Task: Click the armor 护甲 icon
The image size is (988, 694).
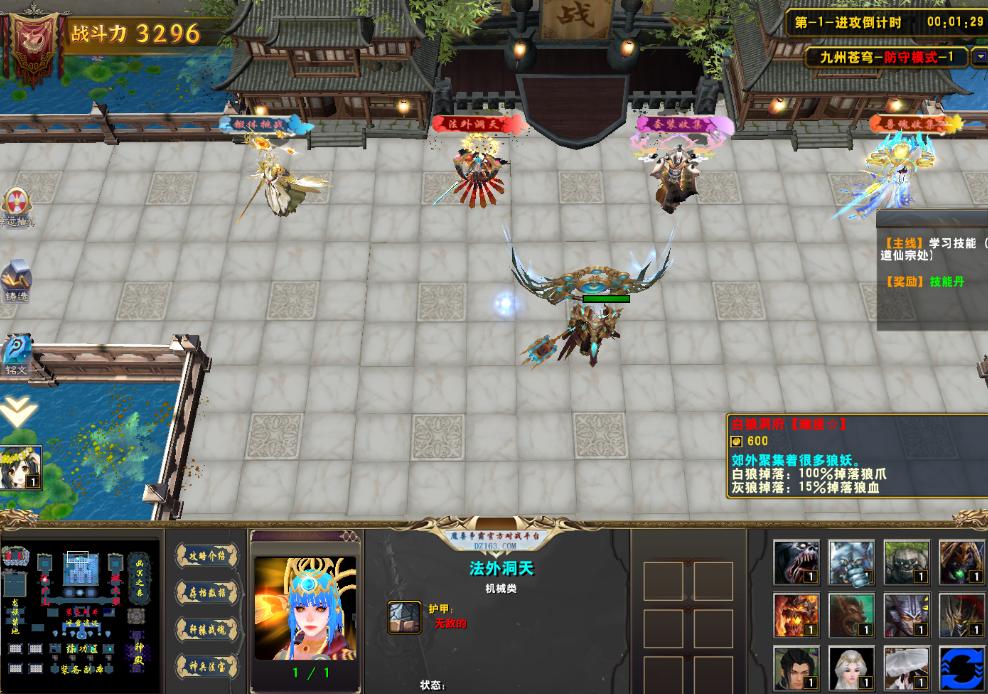Action: tap(404, 617)
